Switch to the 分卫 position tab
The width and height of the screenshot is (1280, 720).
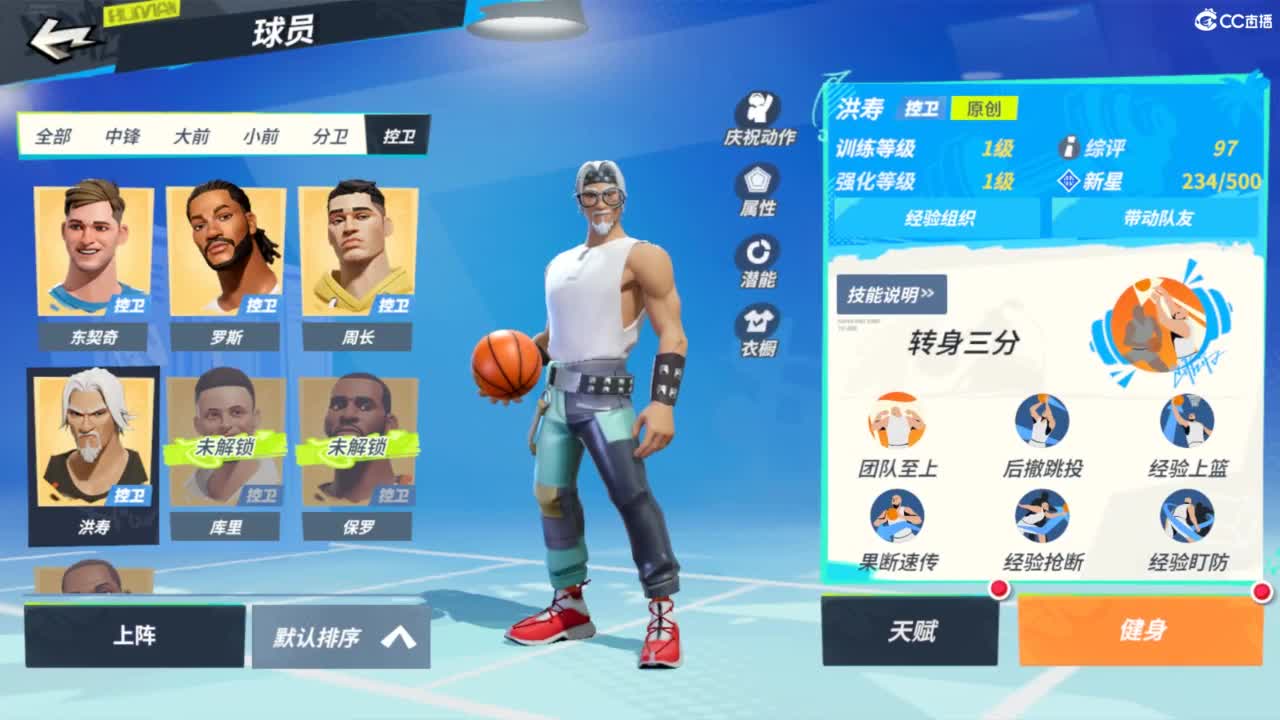(331, 137)
